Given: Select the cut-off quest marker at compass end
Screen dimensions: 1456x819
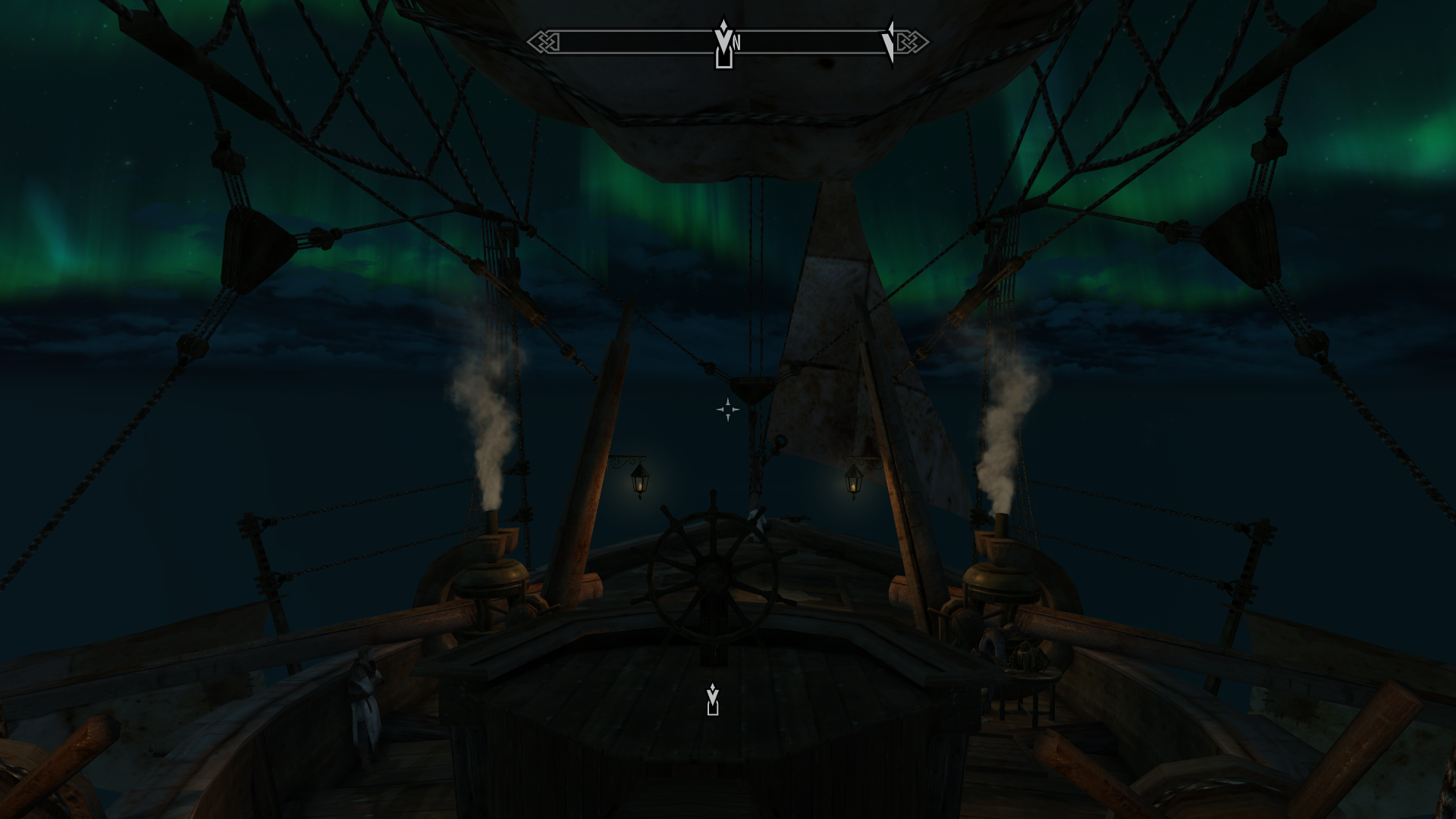Looking at the screenshot, I should [889, 43].
